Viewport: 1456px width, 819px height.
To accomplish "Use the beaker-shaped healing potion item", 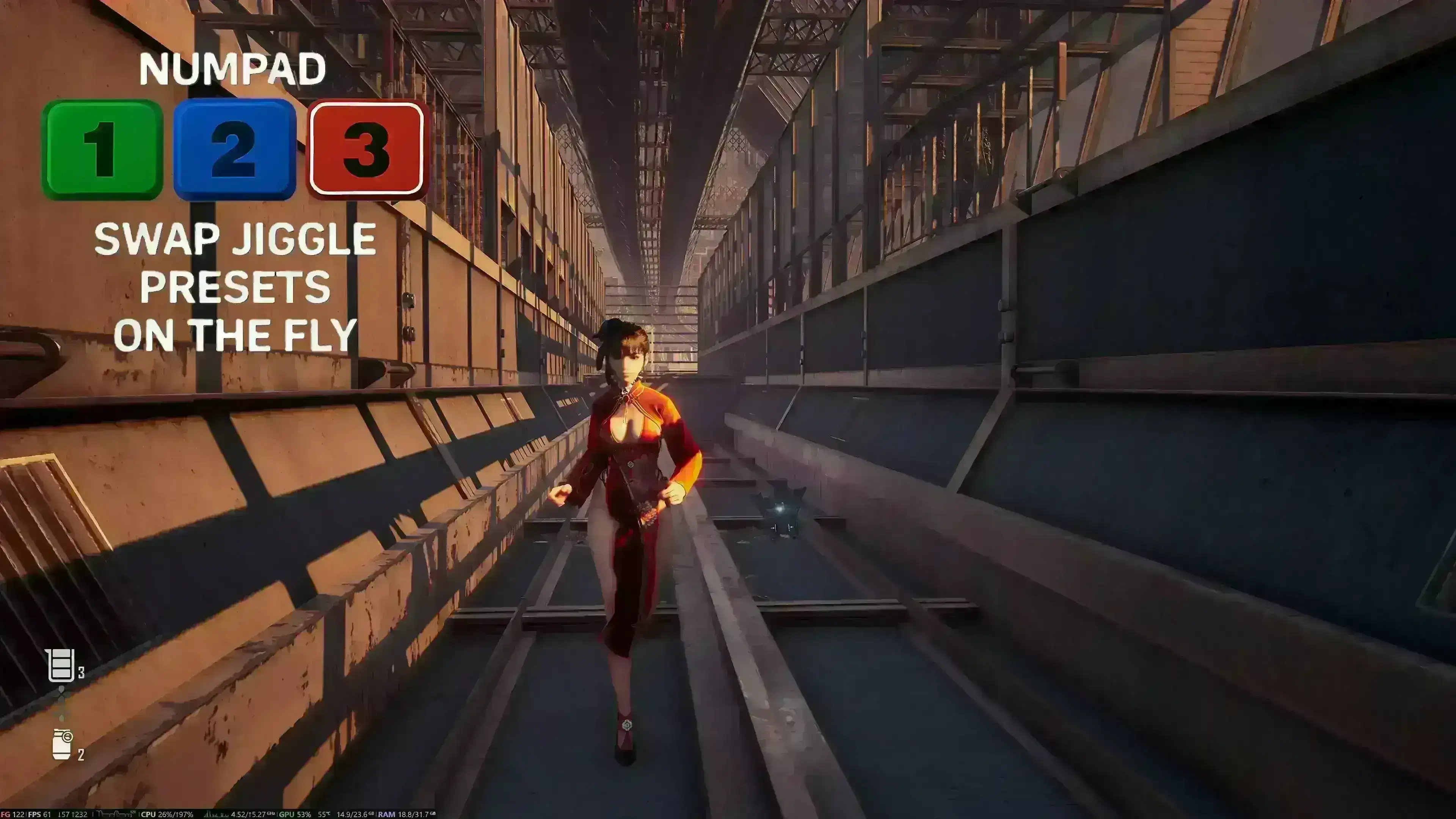I will click(x=61, y=665).
